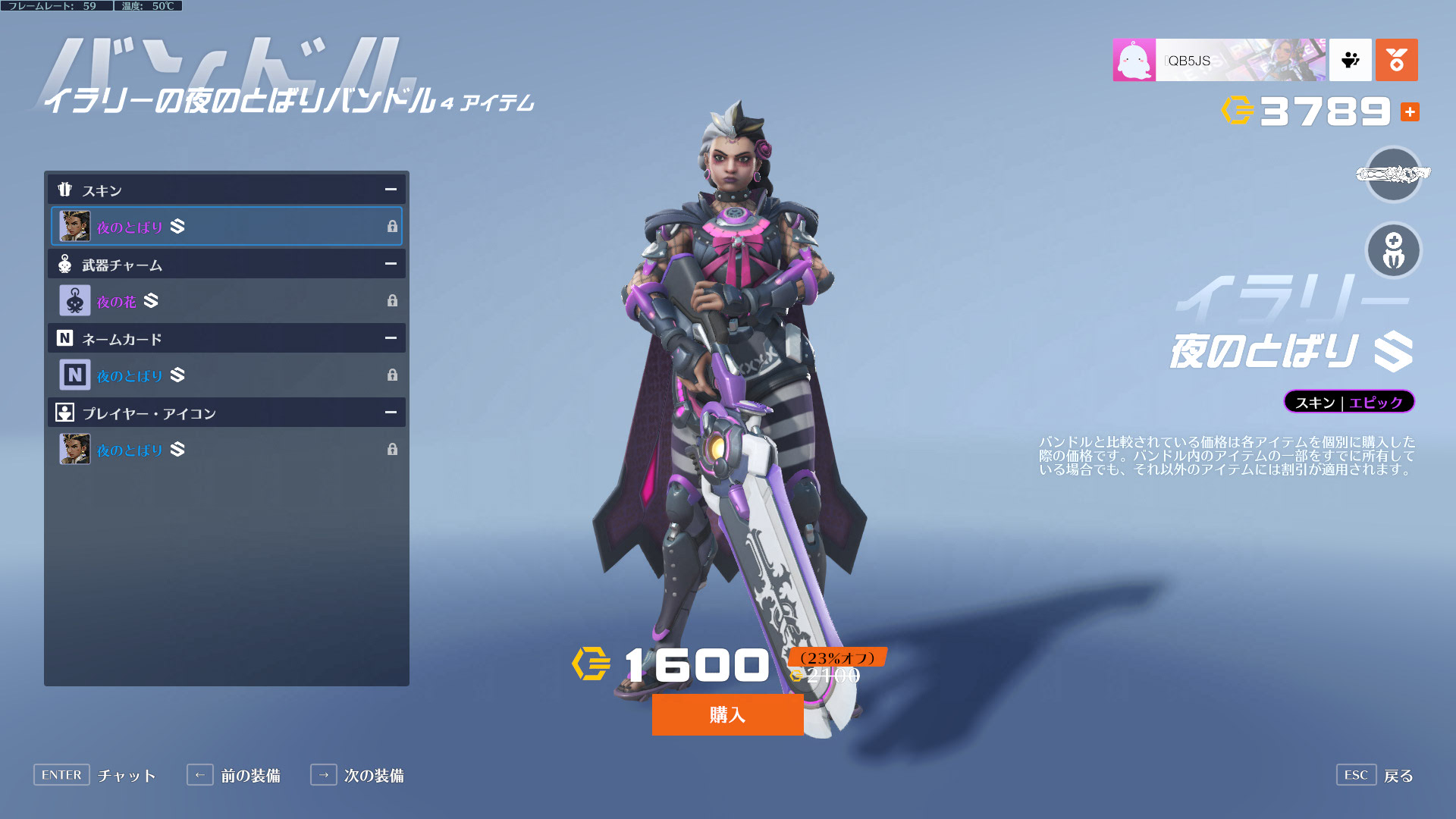Open chat via the チャット button
Viewport: 1456px width, 819px height.
click(x=95, y=775)
